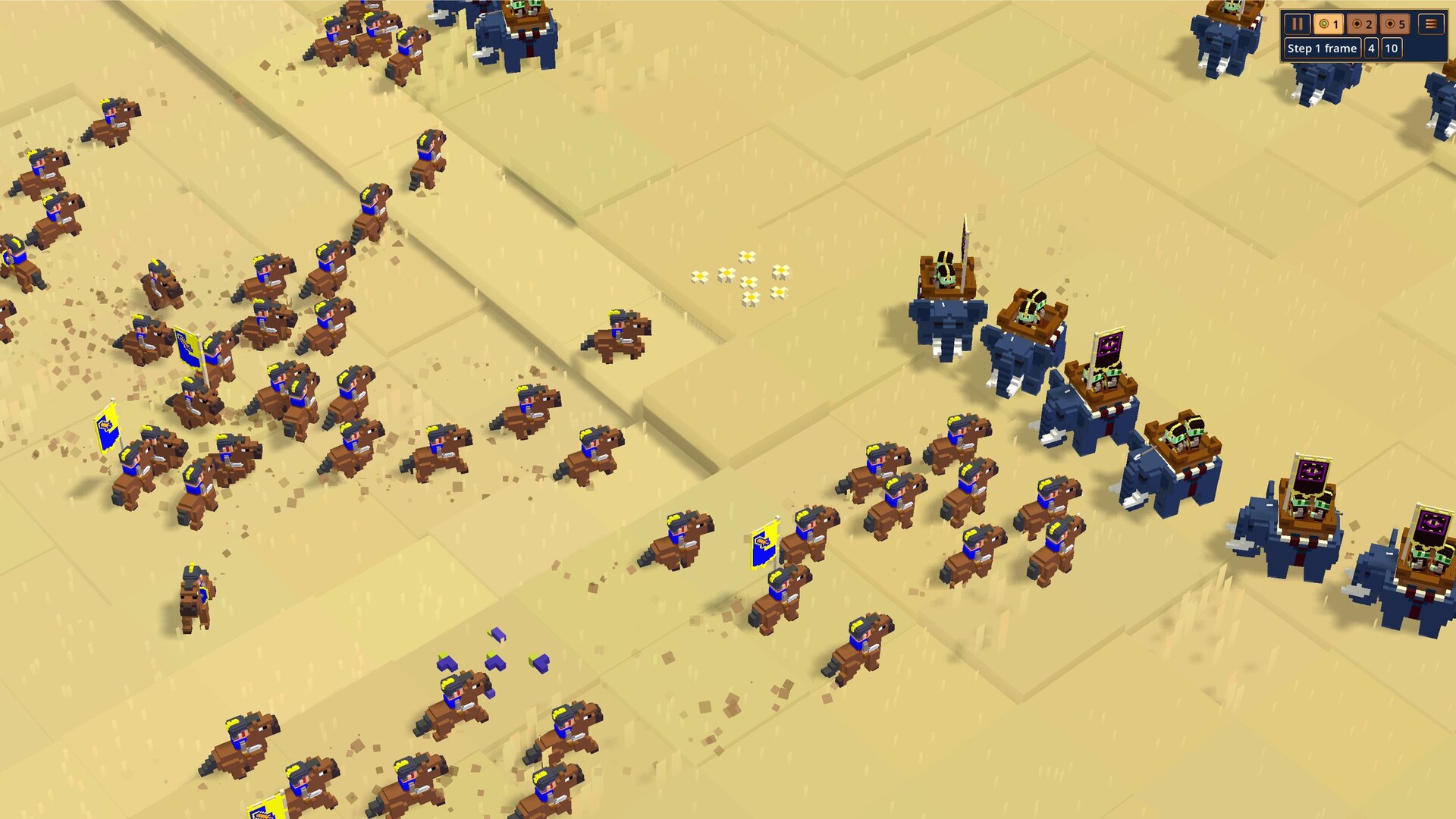Click the Step 1 frame button
The height and width of the screenshot is (819, 1456).
click(x=1322, y=49)
